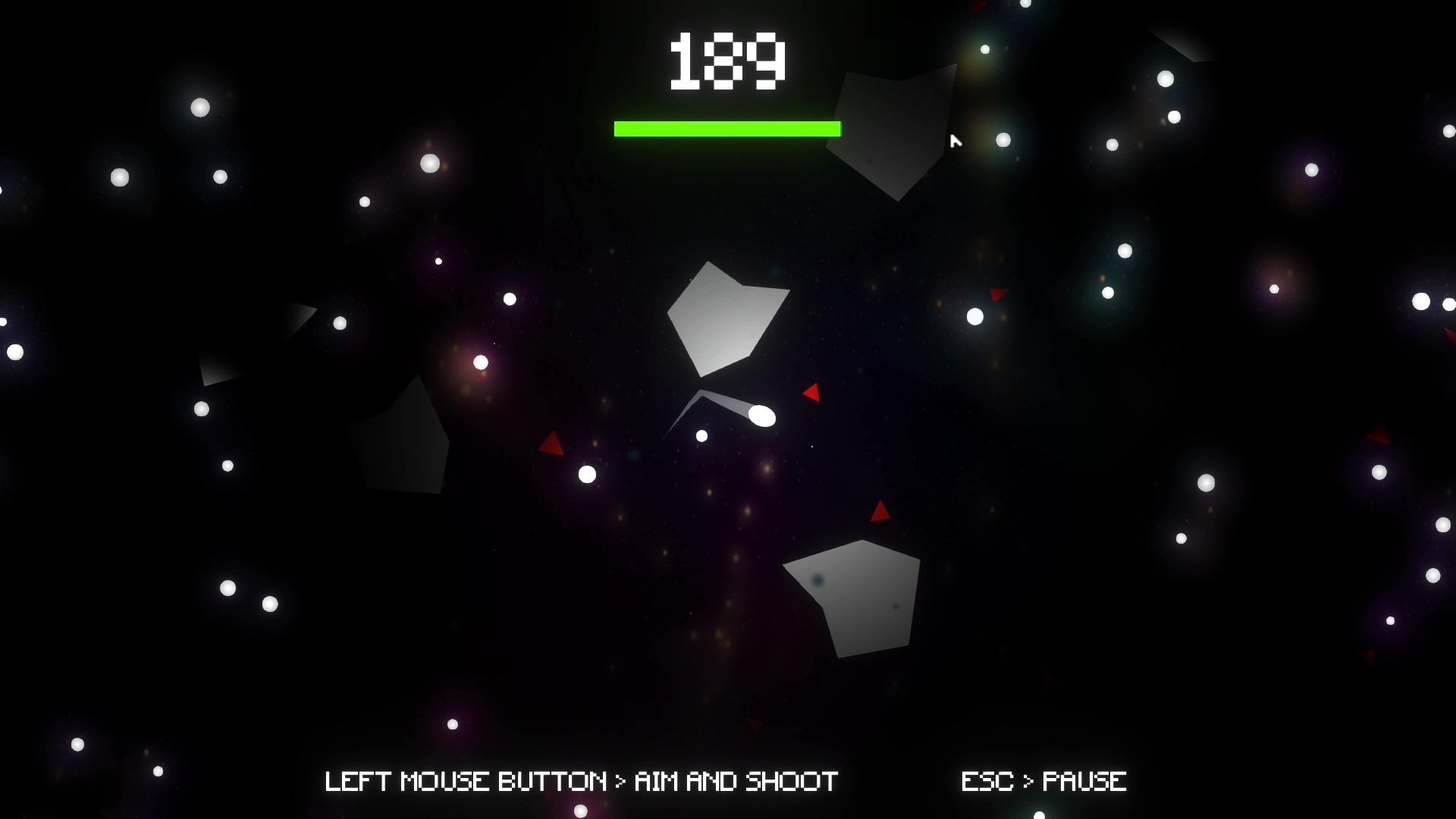
Task: Click the glowing orb beside the ship
Action: [761, 416]
